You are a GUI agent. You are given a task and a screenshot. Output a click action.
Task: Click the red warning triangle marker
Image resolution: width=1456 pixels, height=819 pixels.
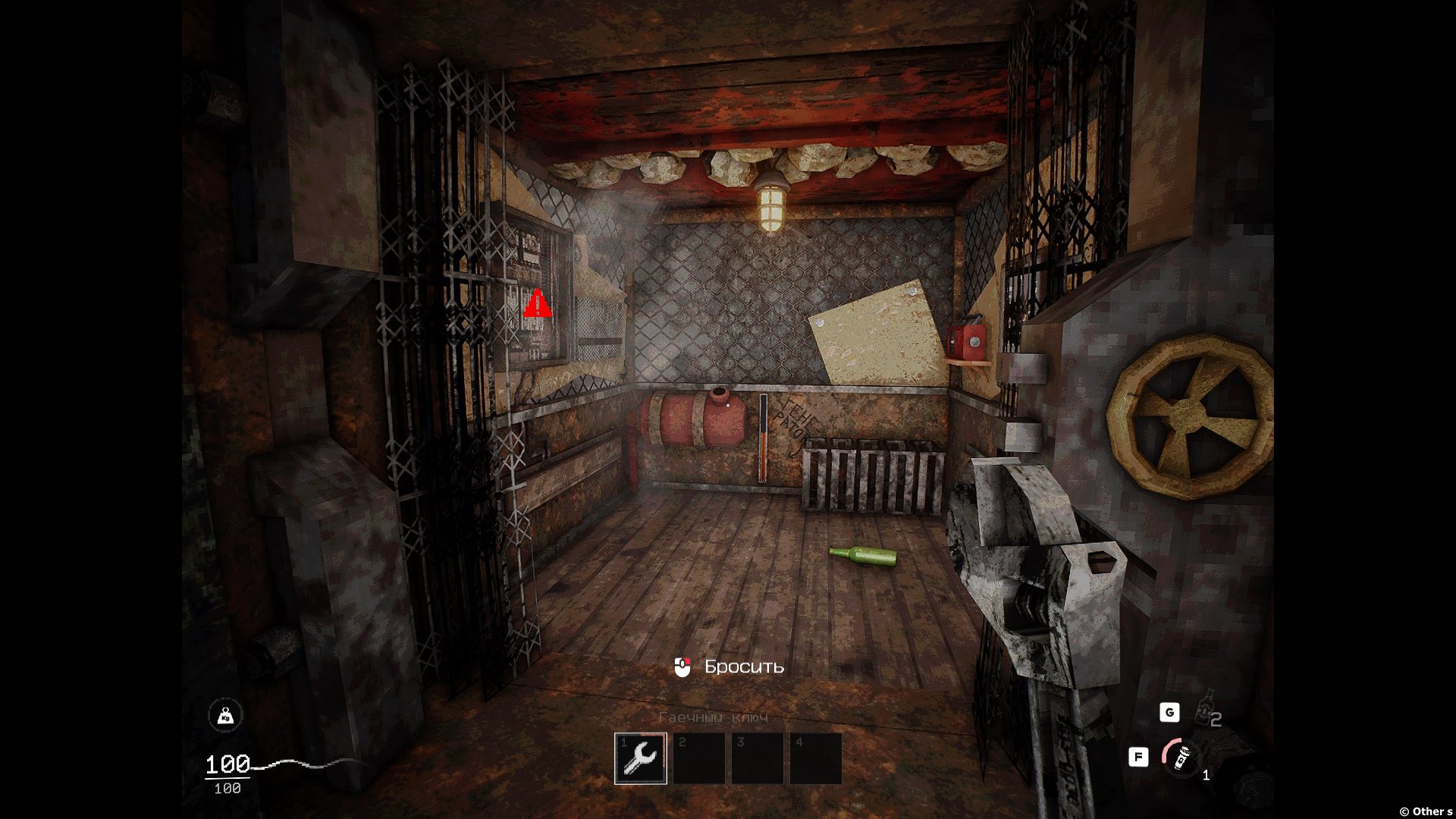(538, 303)
